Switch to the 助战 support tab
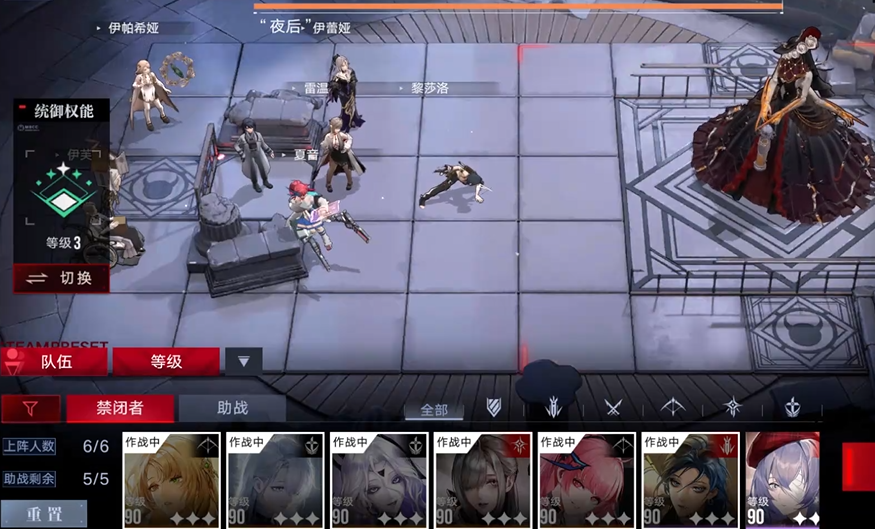Viewport: 875px width, 529px height. (x=231, y=408)
